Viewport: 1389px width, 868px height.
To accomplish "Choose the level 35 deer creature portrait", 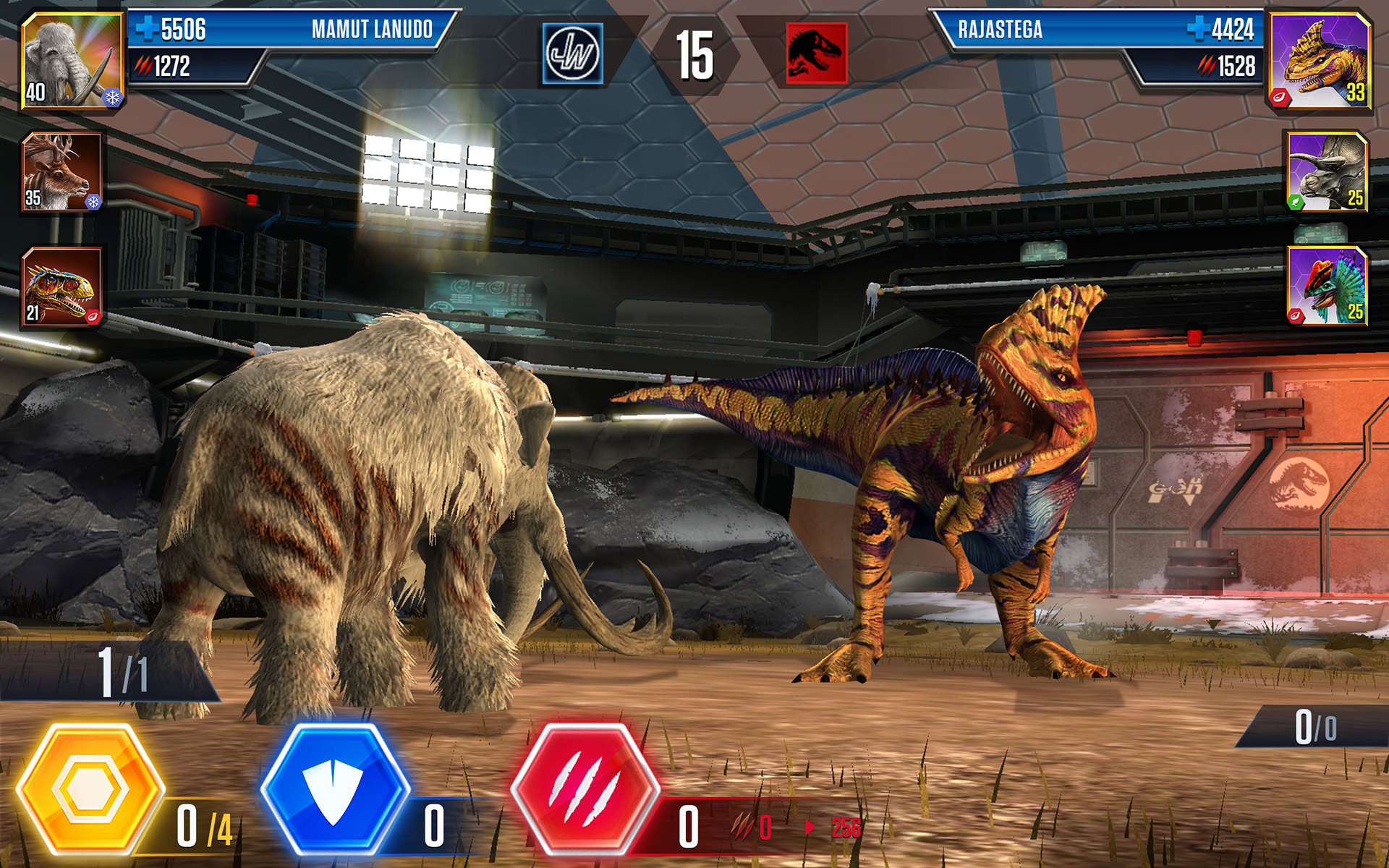I will click(62, 172).
